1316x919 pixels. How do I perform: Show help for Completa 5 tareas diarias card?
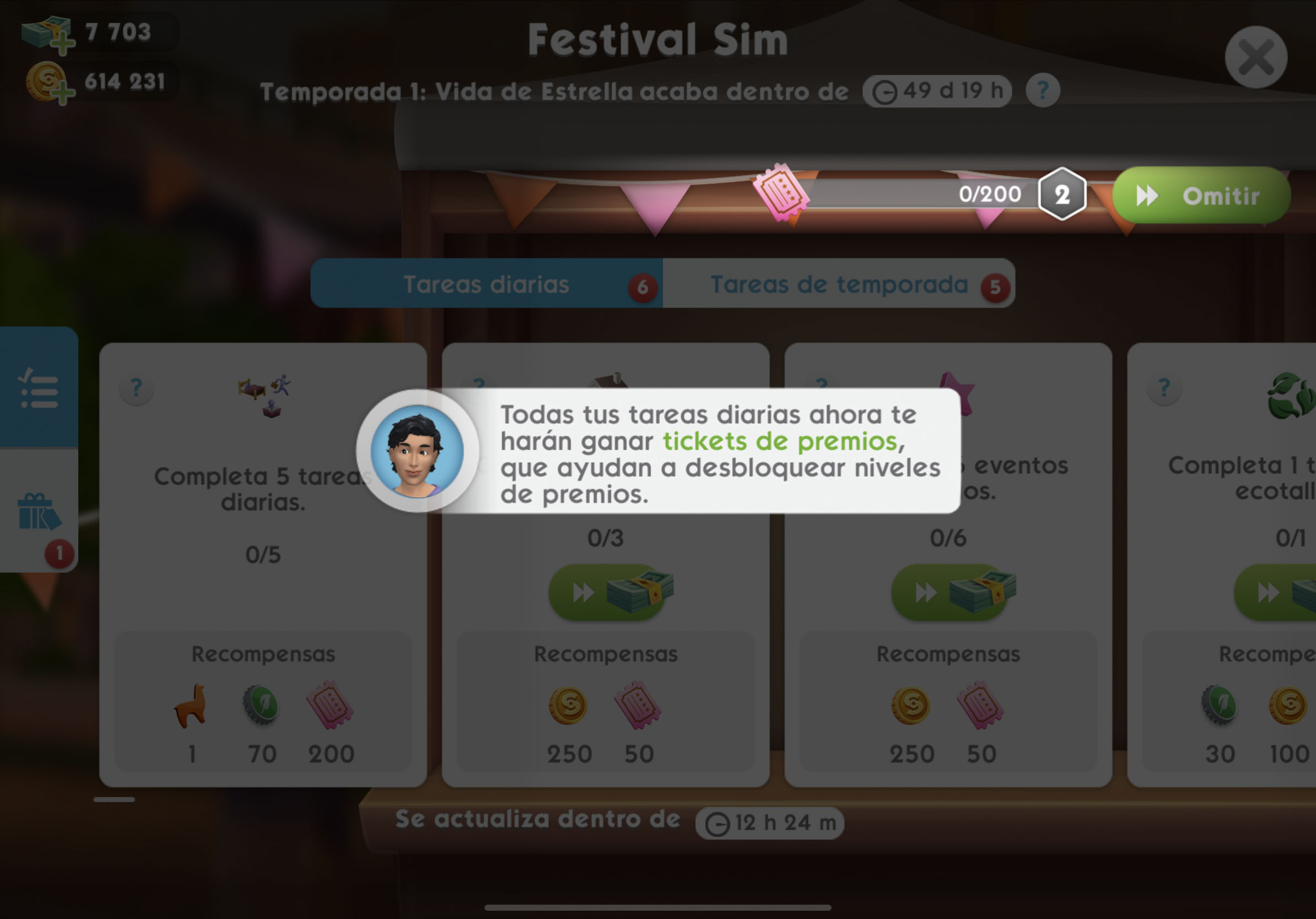click(x=137, y=388)
